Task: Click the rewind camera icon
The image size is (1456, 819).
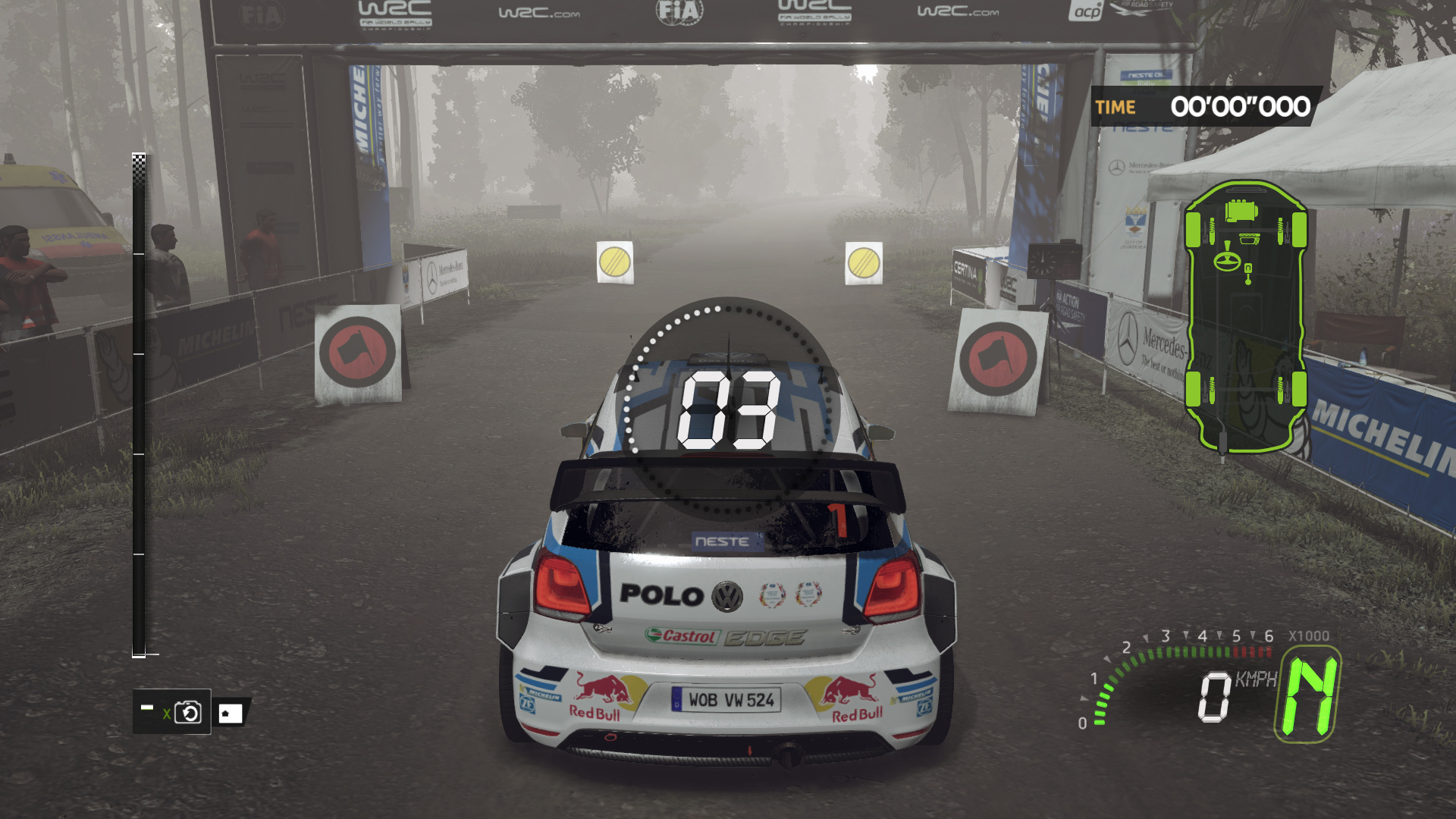Action: pos(187,712)
